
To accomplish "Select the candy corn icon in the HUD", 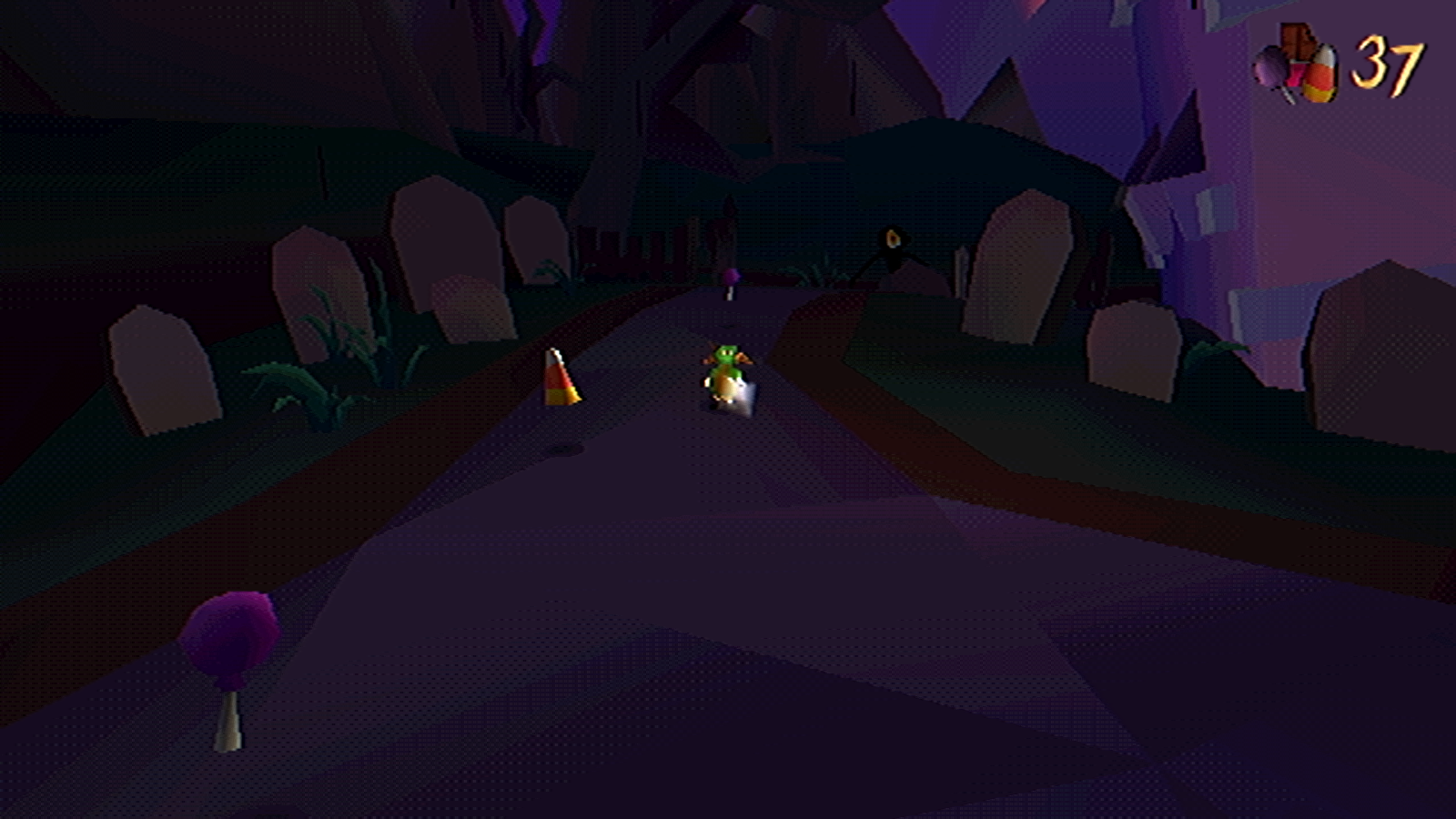I will coord(1319,71).
